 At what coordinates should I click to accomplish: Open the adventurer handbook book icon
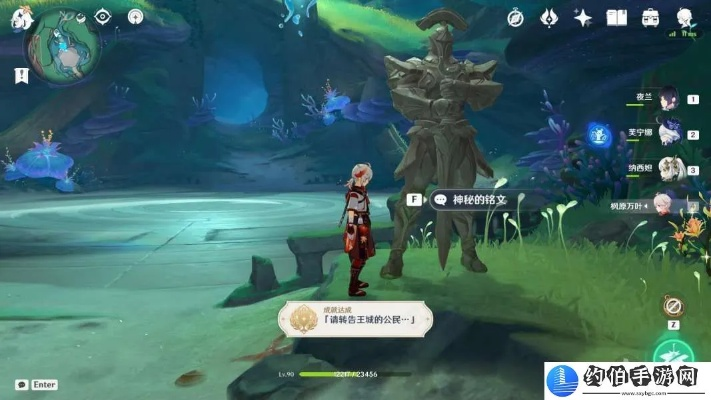617,17
